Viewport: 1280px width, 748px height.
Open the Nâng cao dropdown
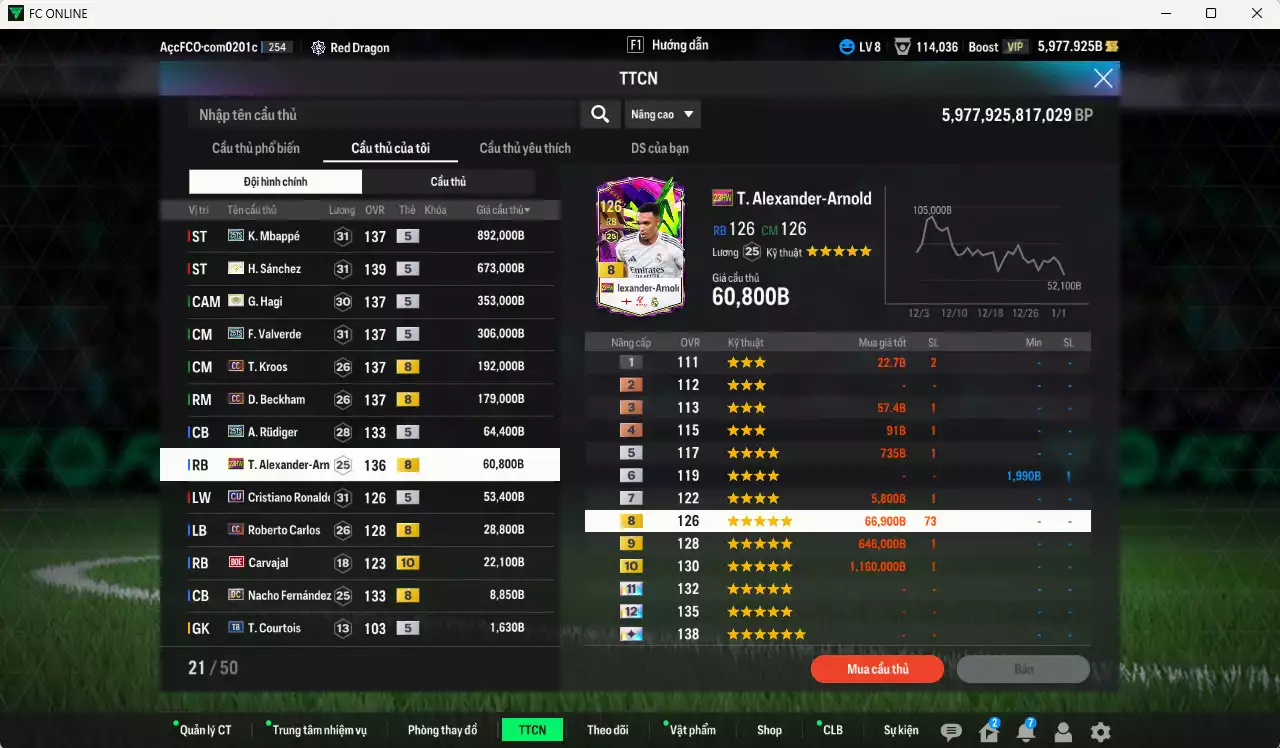click(x=662, y=114)
